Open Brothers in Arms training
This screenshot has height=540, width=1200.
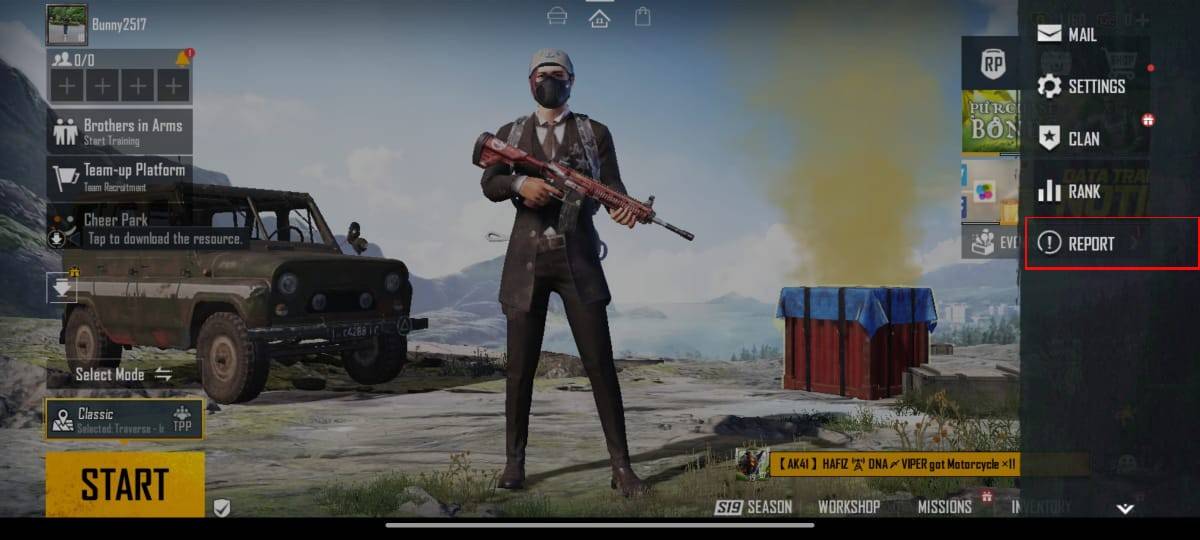[120, 131]
